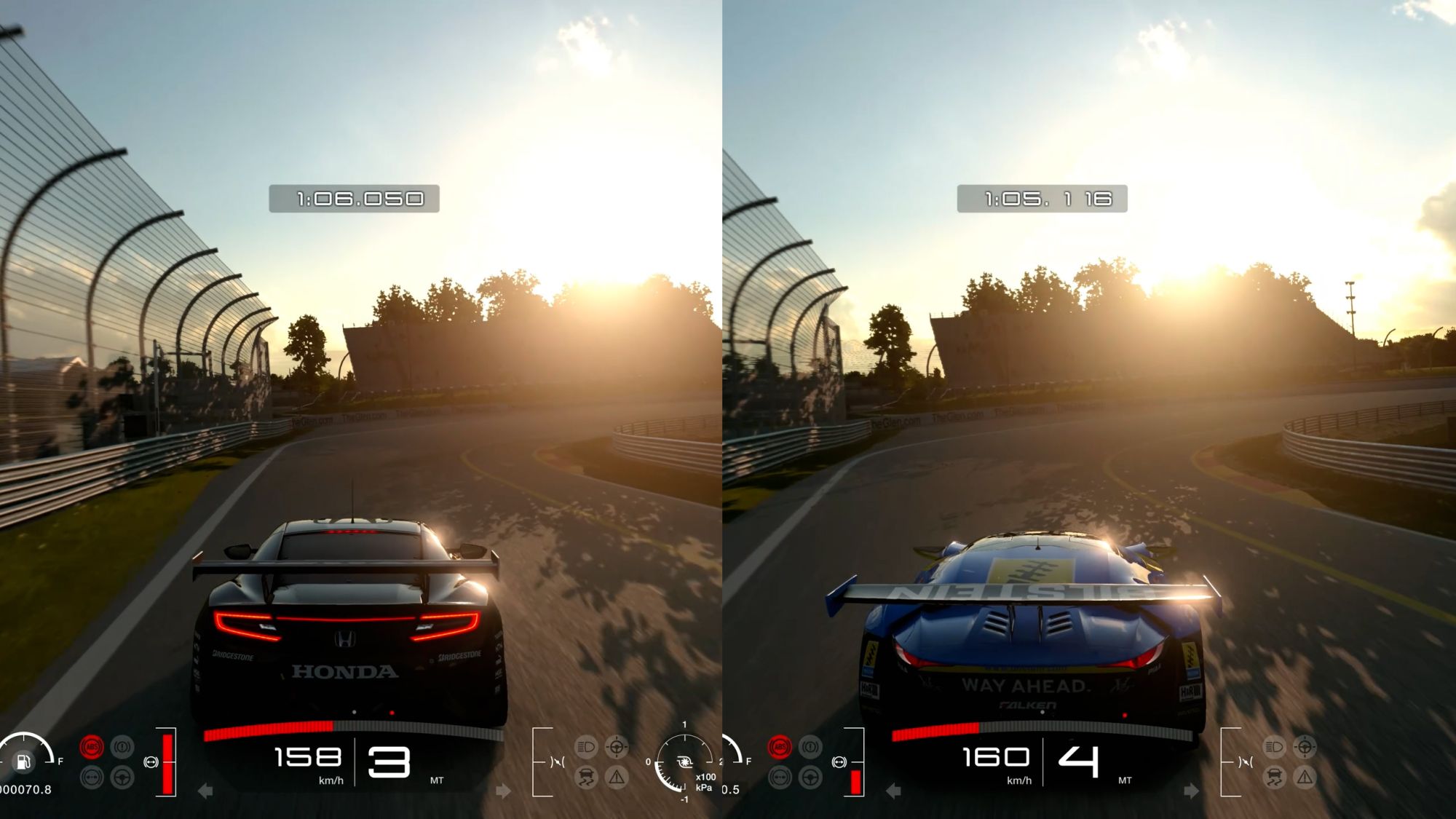Click the fuel pump gauge icon
The width and height of the screenshot is (1456, 819).
tap(23, 761)
